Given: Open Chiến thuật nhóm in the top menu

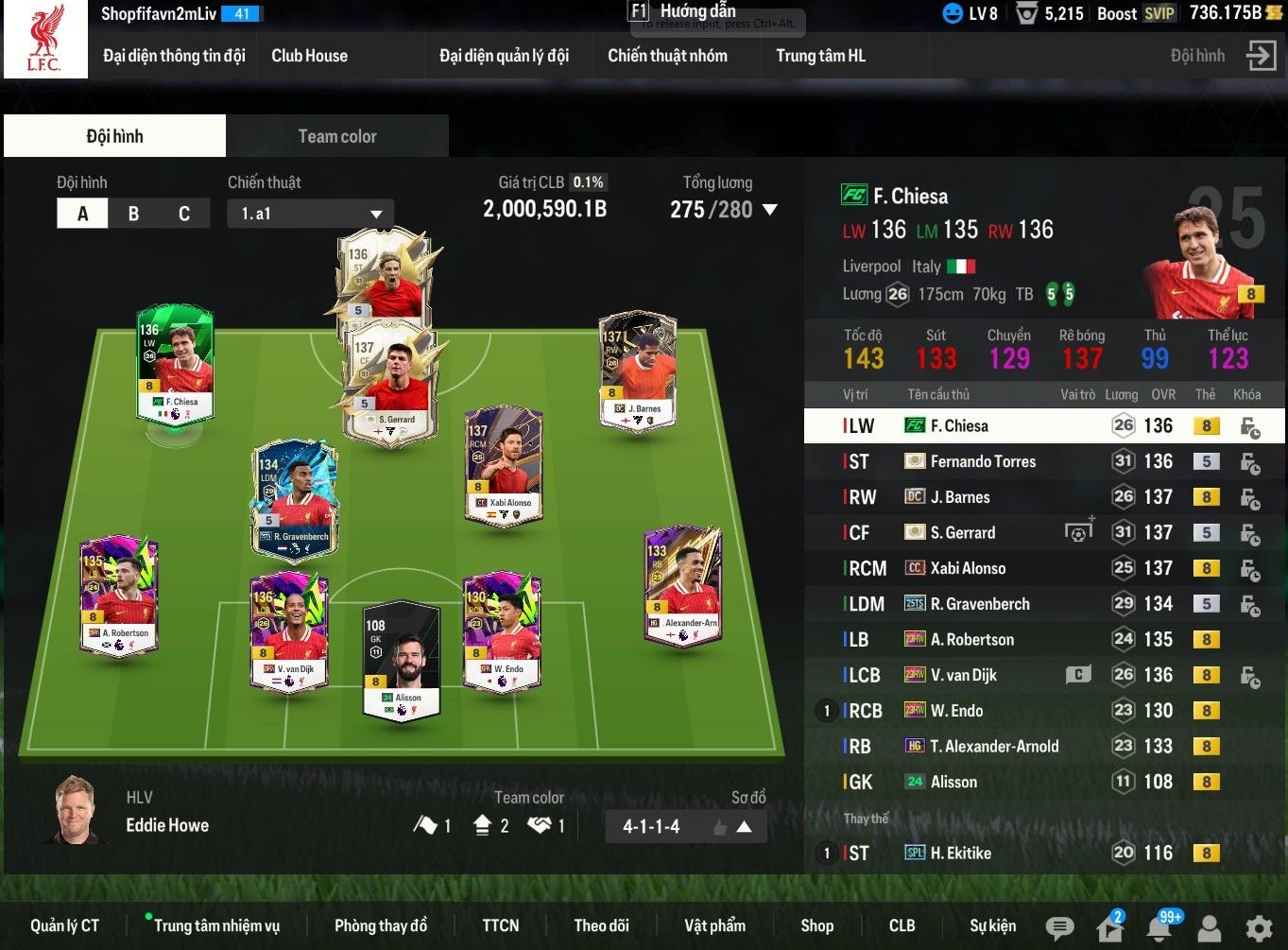Looking at the screenshot, I should (667, 56).
